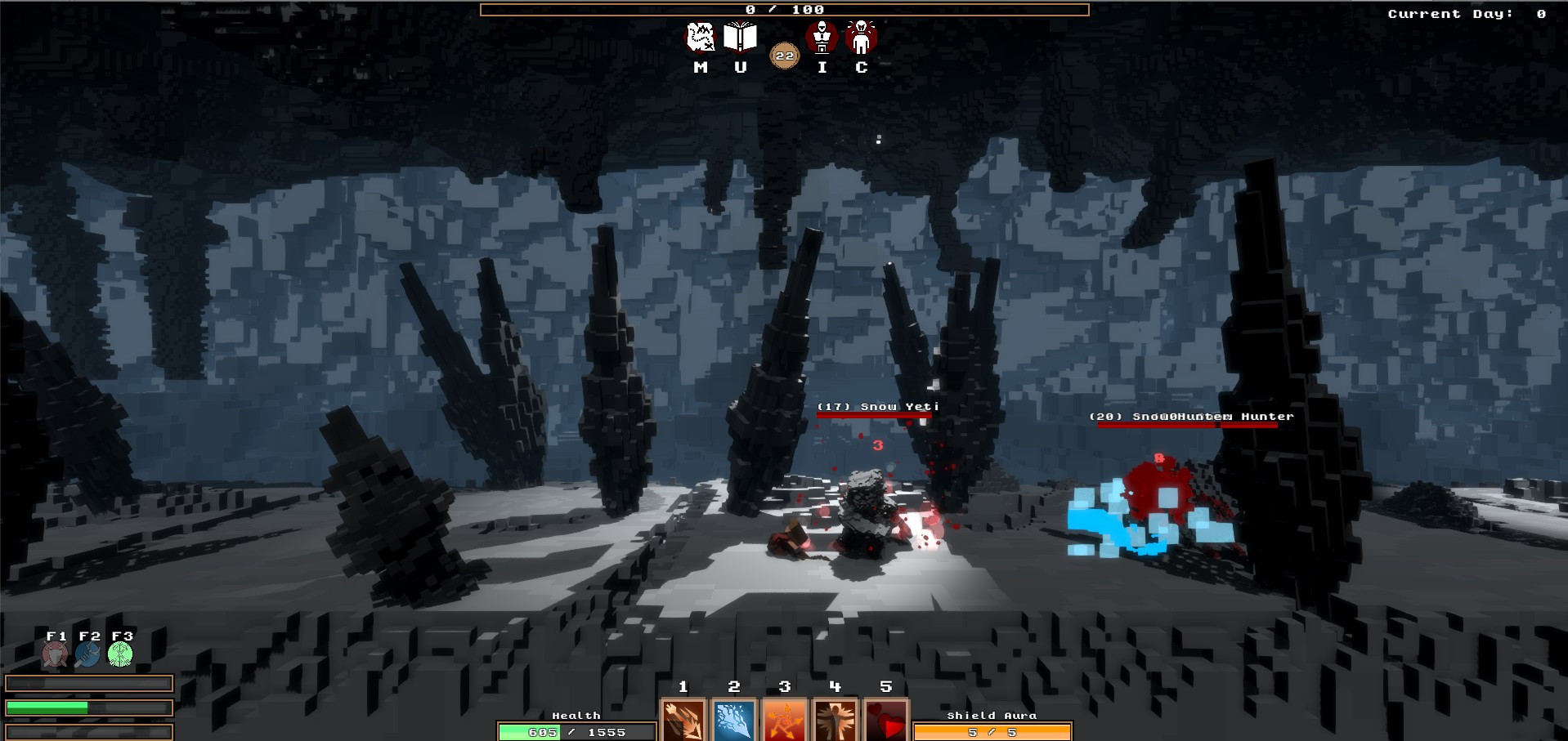Open the world map icon
The width and height of the screenshot is (1568, 741).
tap(700, 38)
